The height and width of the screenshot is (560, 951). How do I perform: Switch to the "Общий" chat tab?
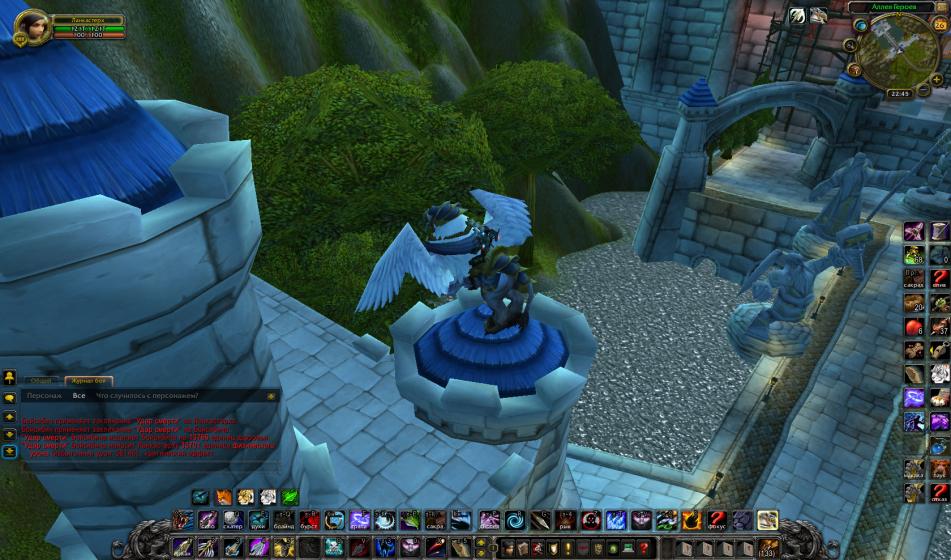click(x=41, y=380)
